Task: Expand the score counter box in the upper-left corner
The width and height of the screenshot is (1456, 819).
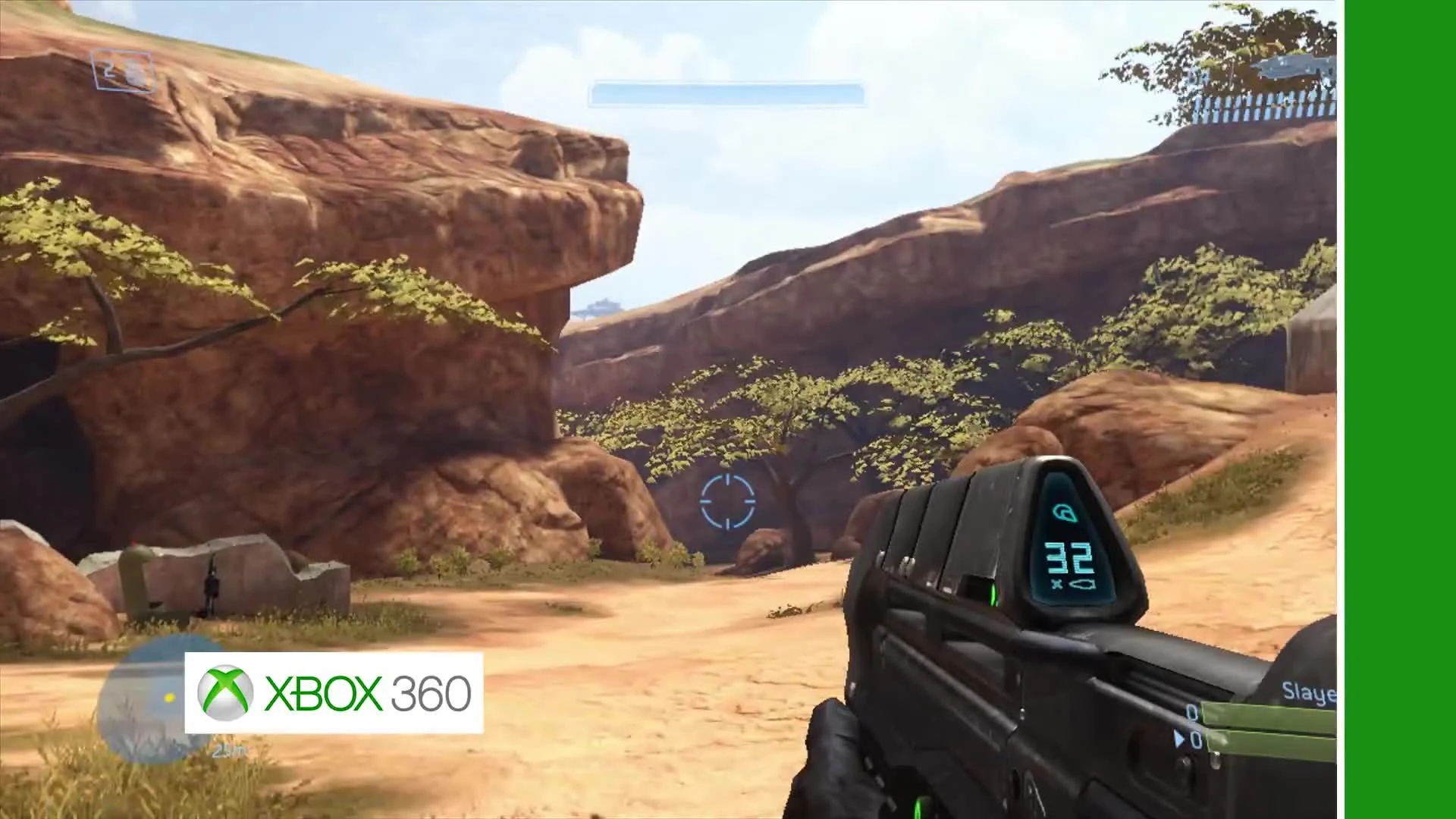Action: 121,72
